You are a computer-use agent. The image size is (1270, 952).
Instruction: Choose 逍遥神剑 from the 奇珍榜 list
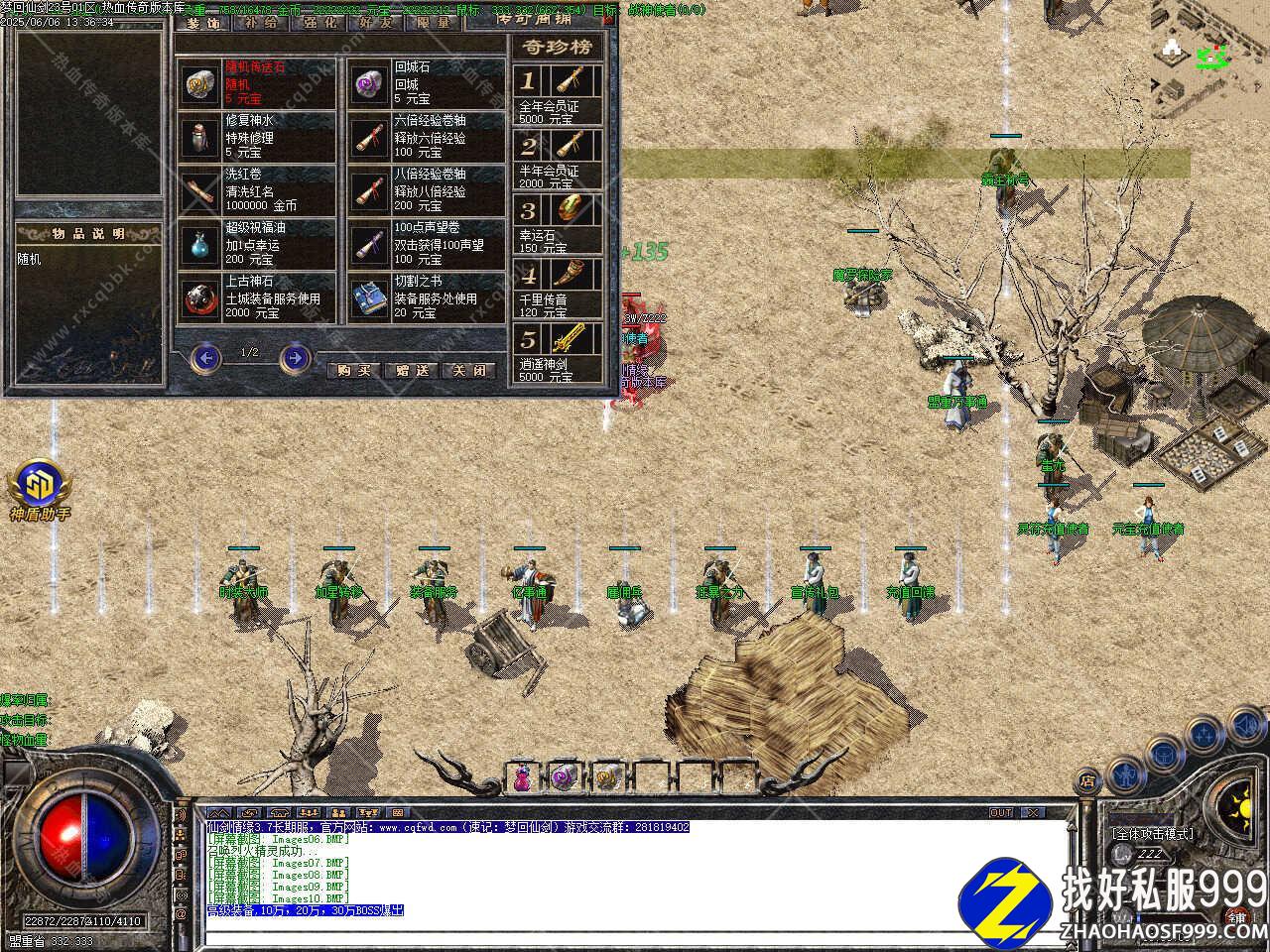559,352
